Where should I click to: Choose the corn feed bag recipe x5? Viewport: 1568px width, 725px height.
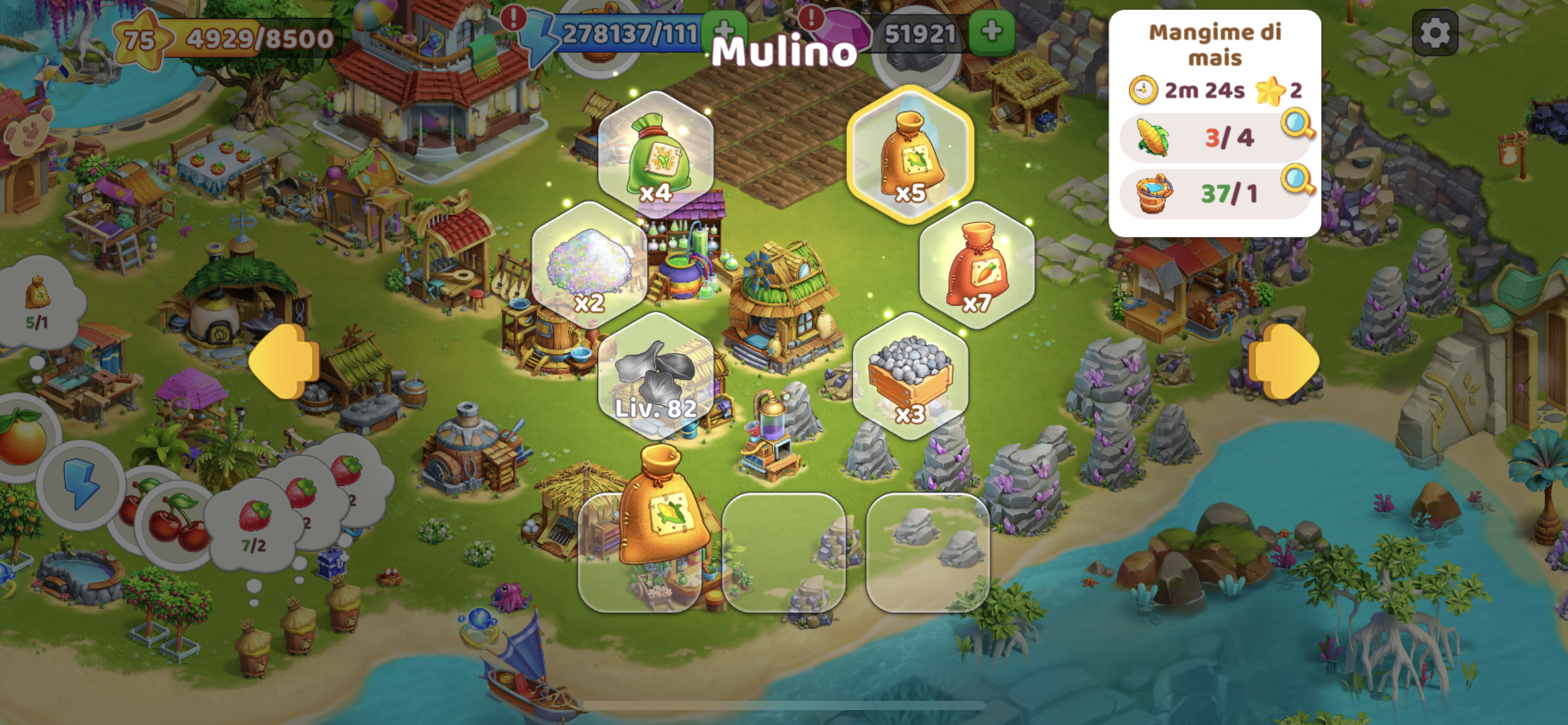(x=910, y=155)
